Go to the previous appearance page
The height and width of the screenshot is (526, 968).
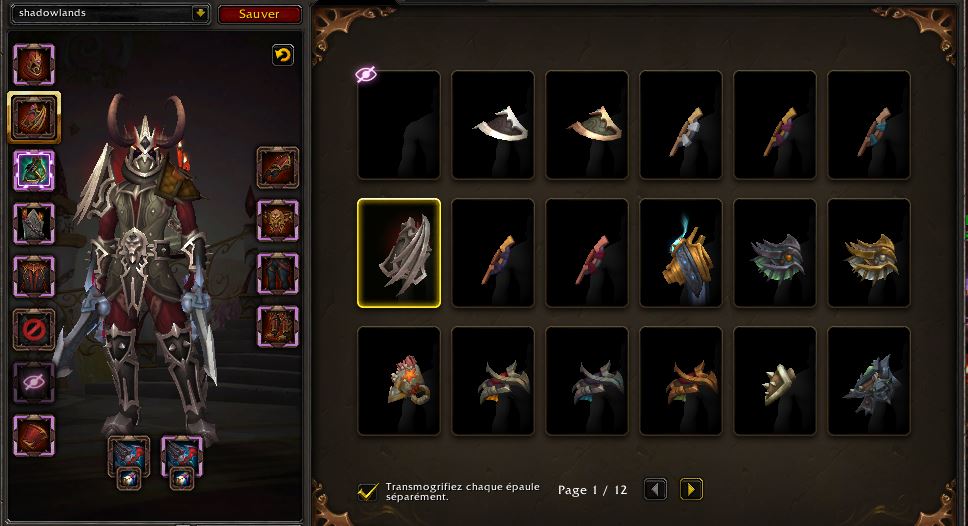coord(655,489)
